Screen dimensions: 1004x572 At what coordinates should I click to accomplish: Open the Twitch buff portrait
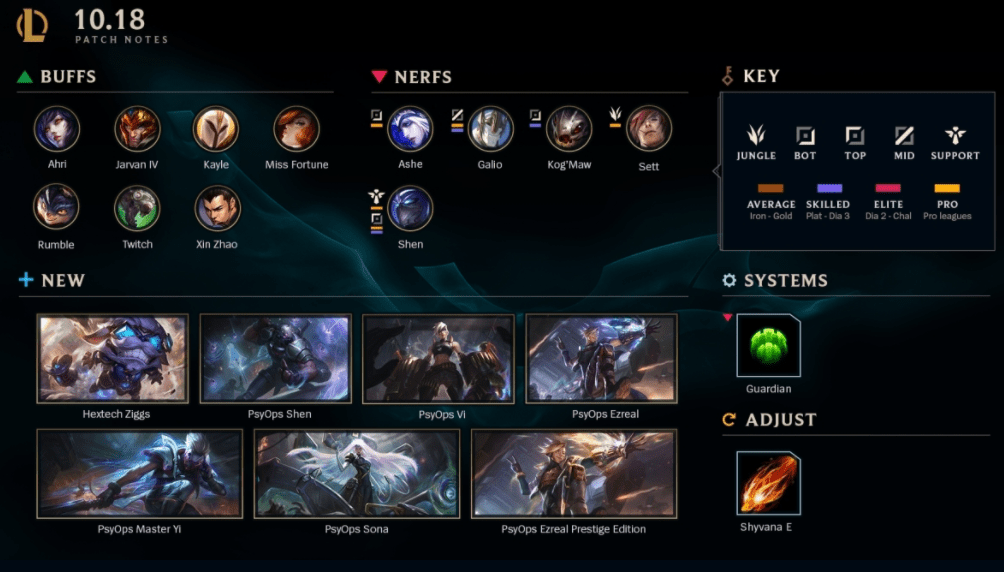[137, 208]
